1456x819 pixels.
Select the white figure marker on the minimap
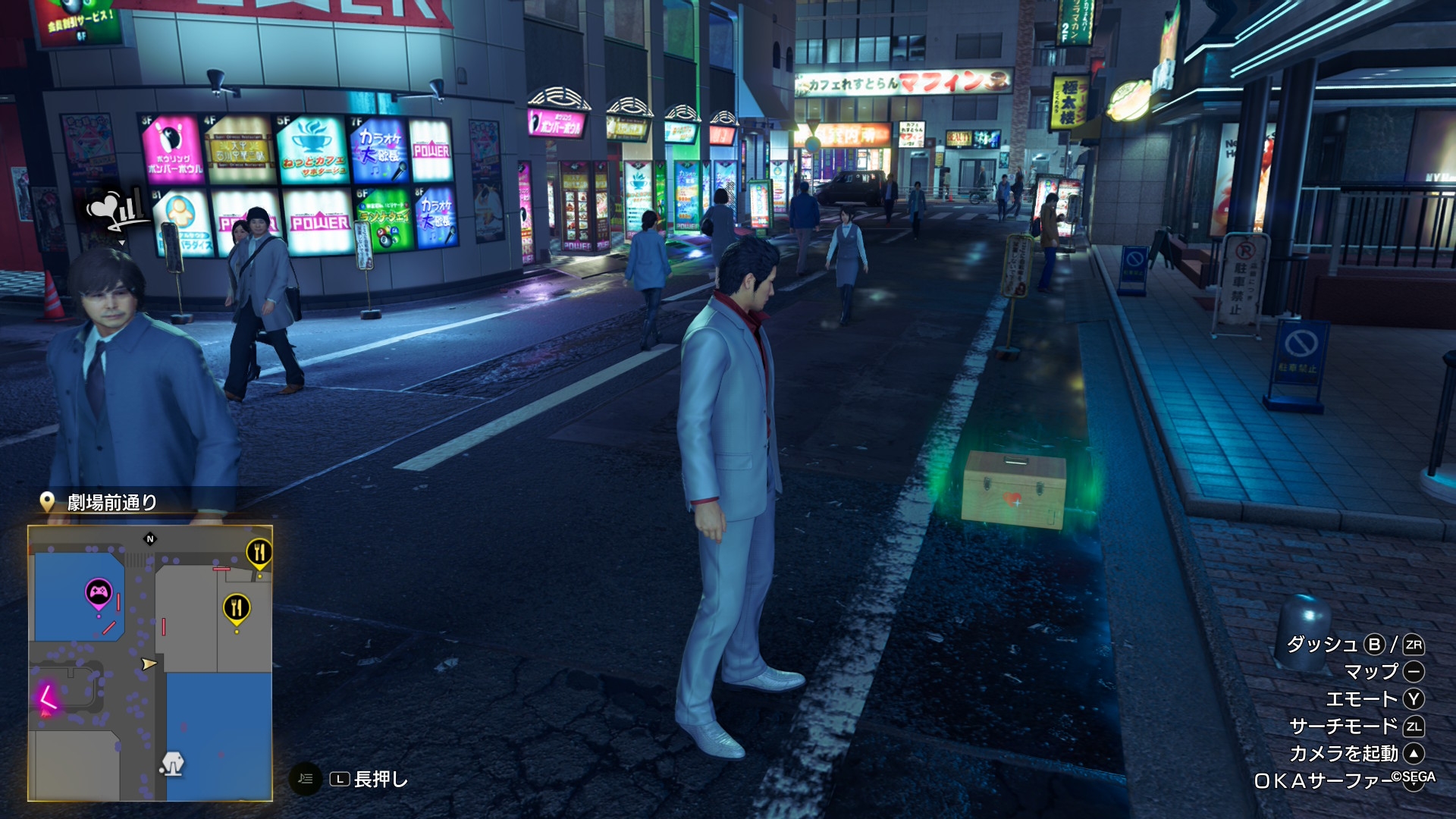tap(172, 763)
